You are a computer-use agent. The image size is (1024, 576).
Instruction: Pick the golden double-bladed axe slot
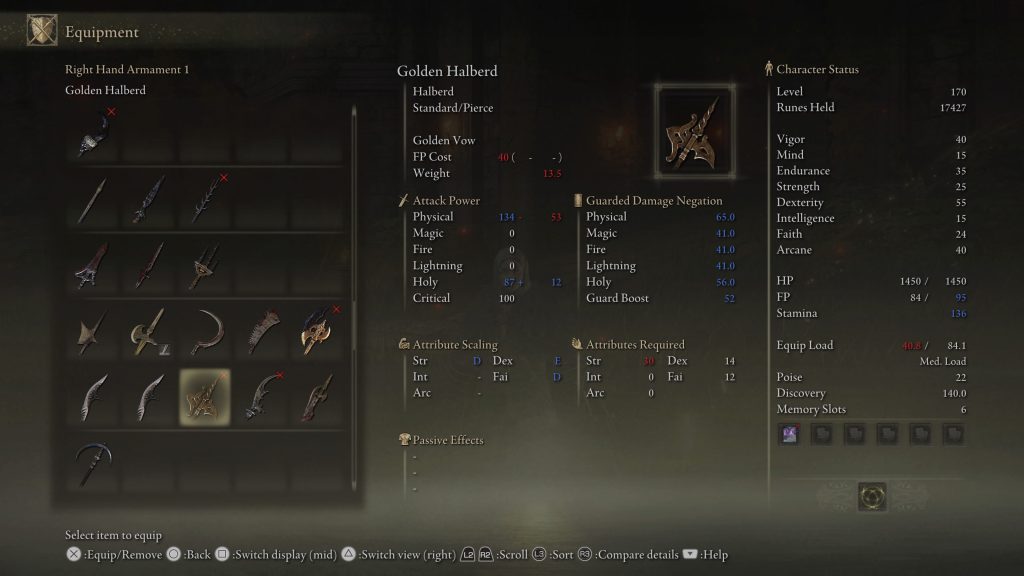[x=317, y=331]
